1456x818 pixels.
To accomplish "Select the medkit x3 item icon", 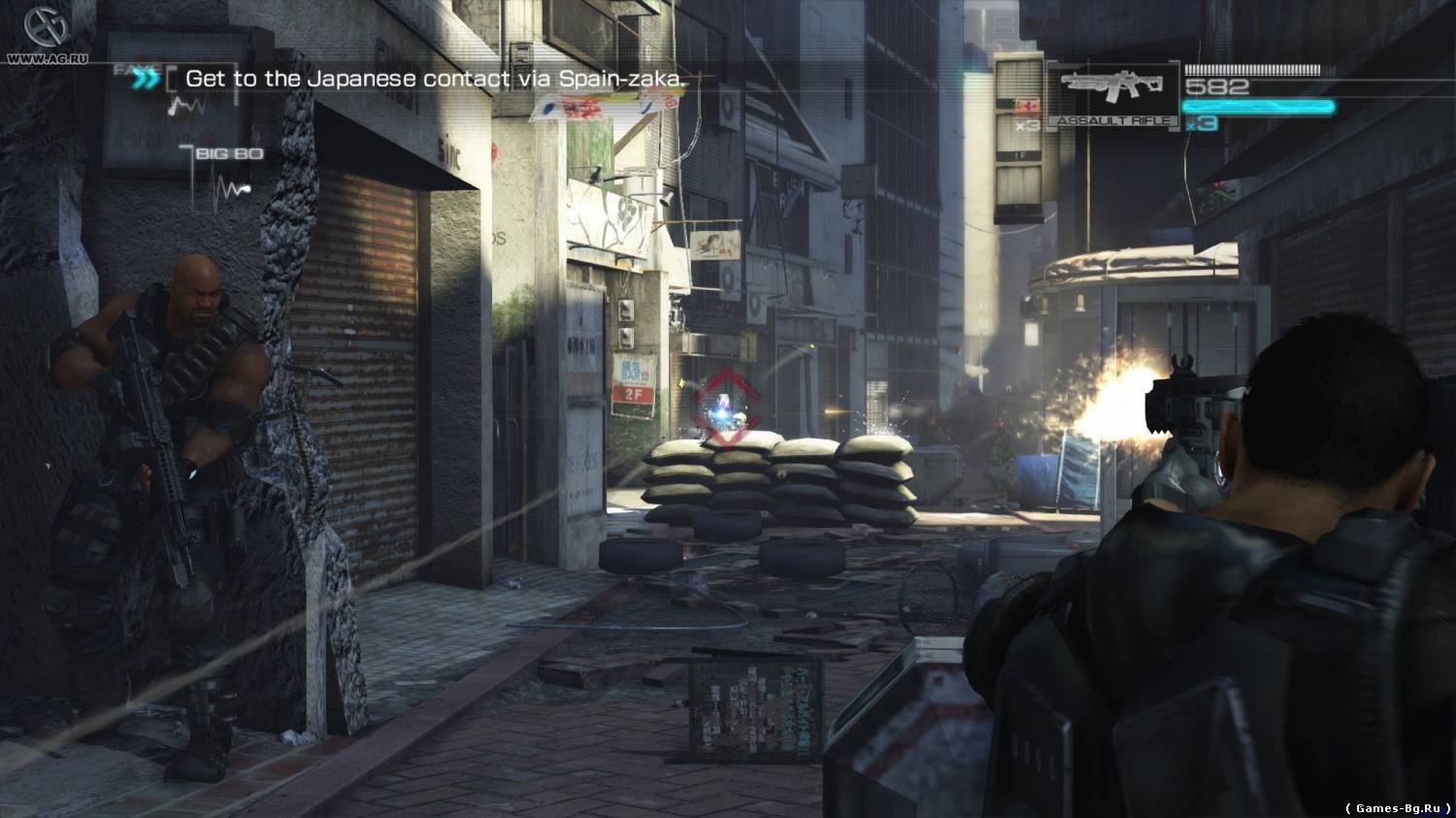I will 1024,114.
